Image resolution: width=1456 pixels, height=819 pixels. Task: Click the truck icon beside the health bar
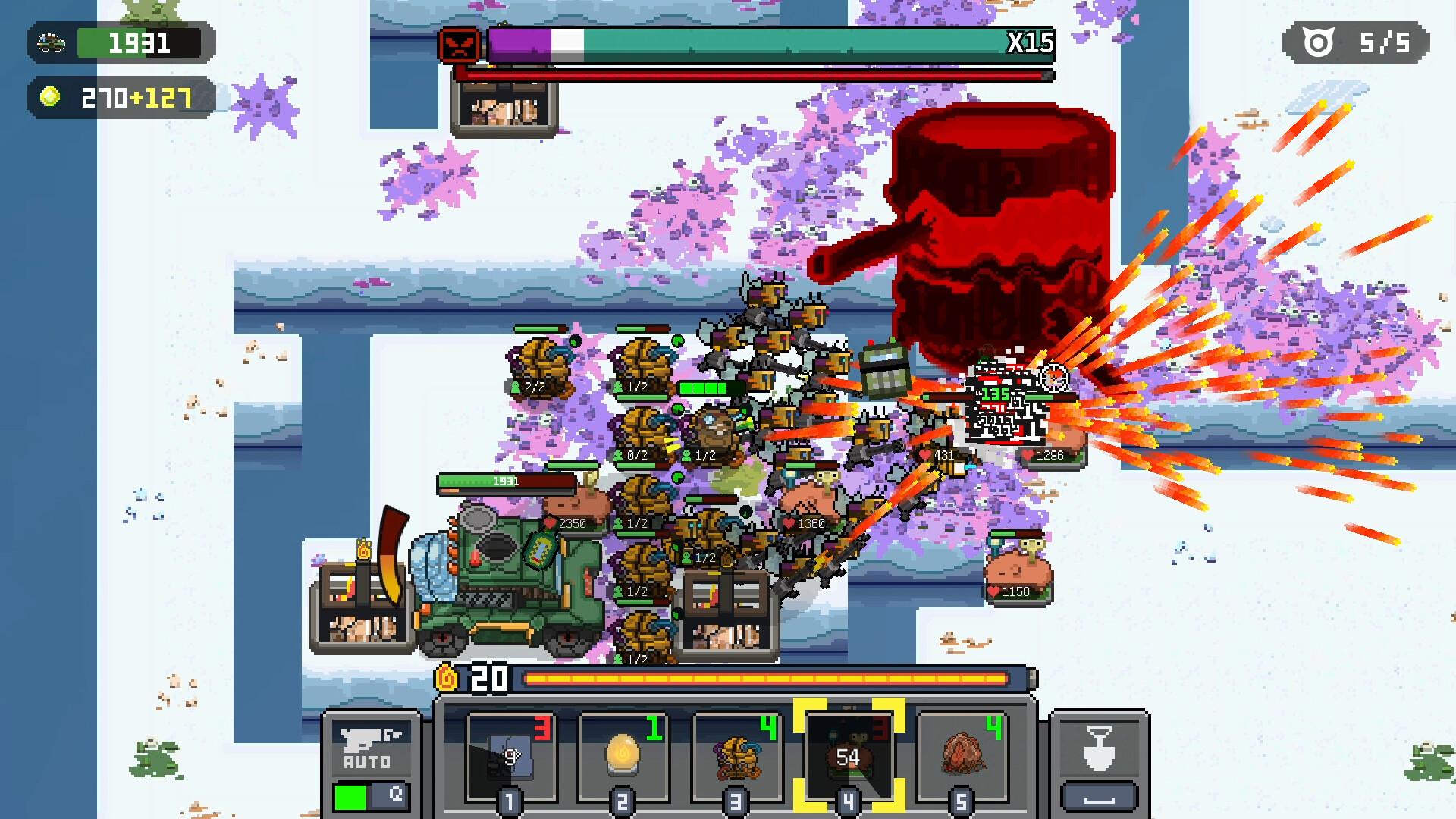(x=52, y=42)
